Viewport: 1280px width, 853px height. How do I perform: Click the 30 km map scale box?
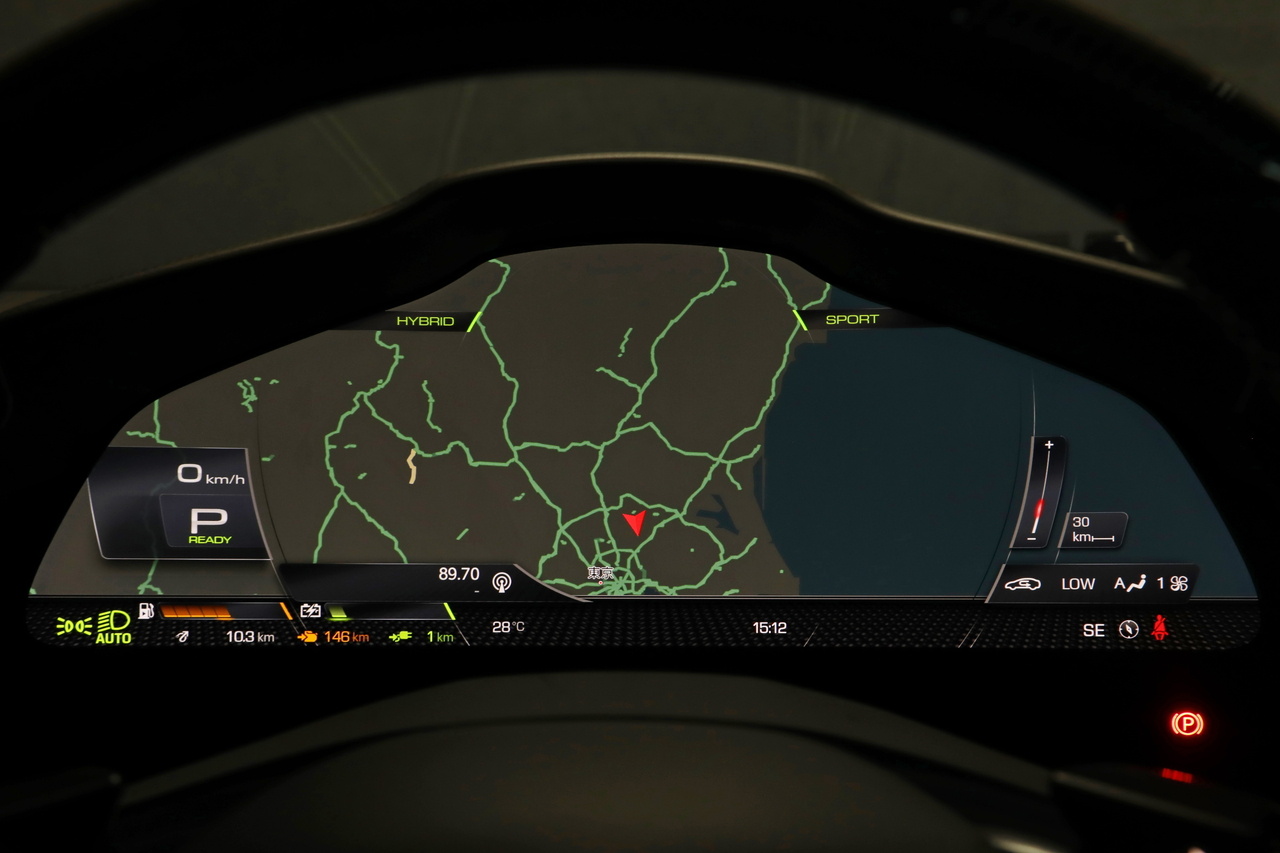coord(1092,529)
